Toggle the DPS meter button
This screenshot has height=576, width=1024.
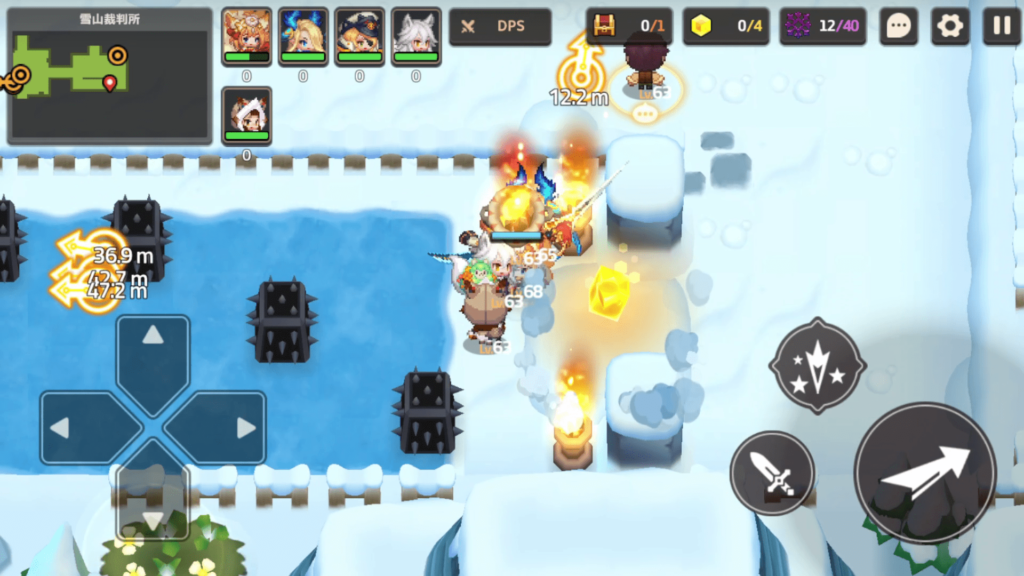(x=500, y=27)
